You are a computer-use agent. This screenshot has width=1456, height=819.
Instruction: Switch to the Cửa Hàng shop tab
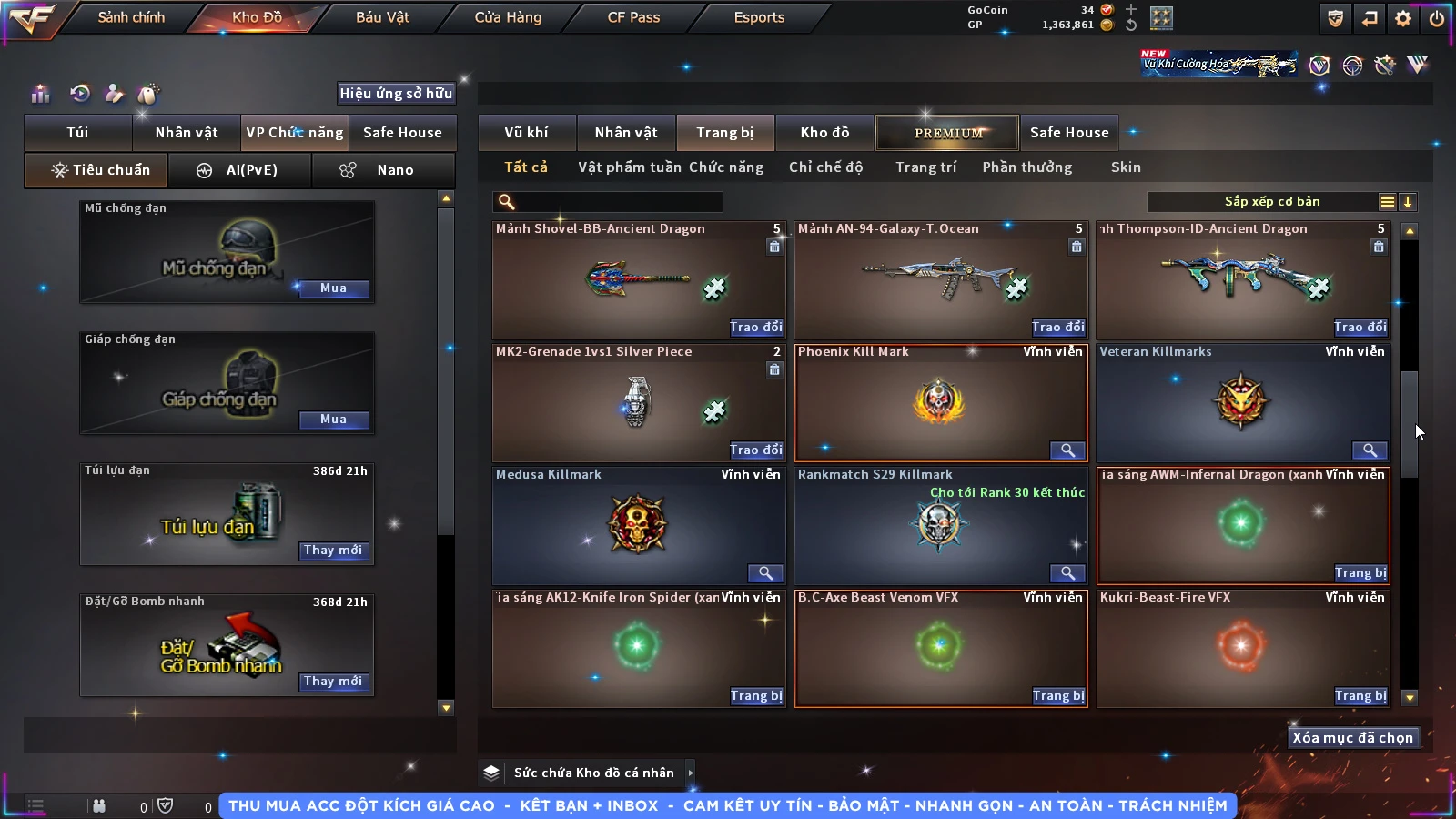tap(508, 17)
